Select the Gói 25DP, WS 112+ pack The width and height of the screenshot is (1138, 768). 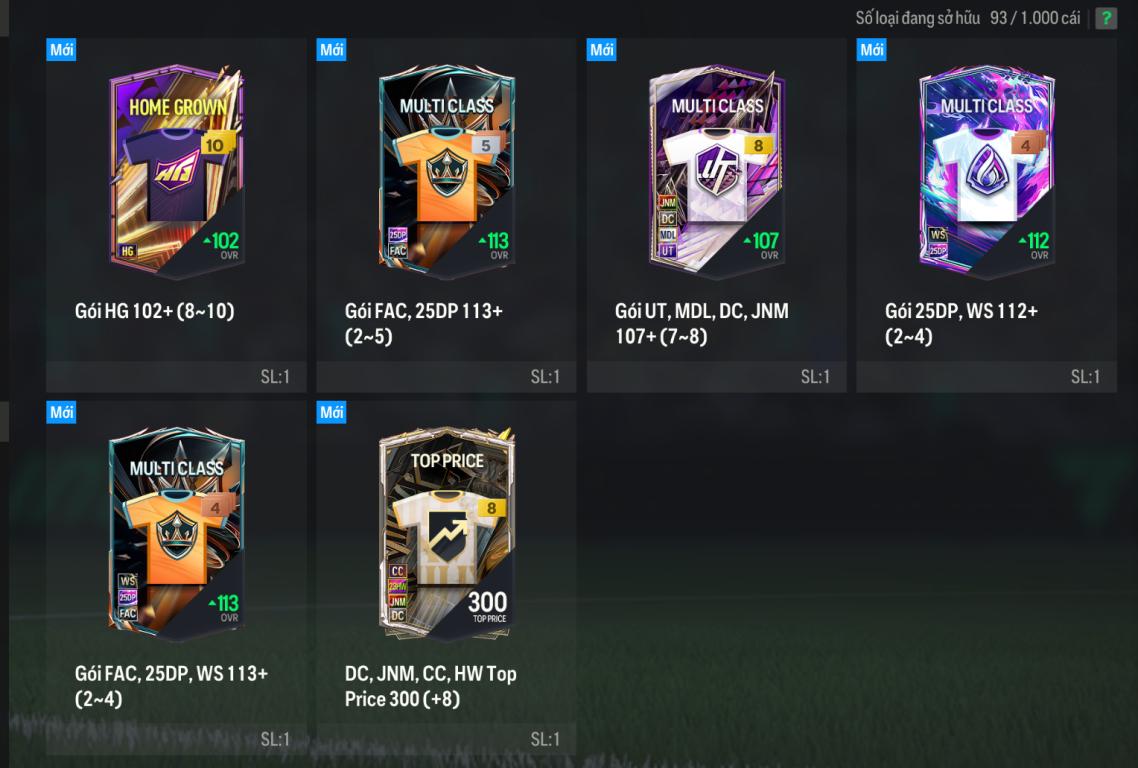coord(986,172)
